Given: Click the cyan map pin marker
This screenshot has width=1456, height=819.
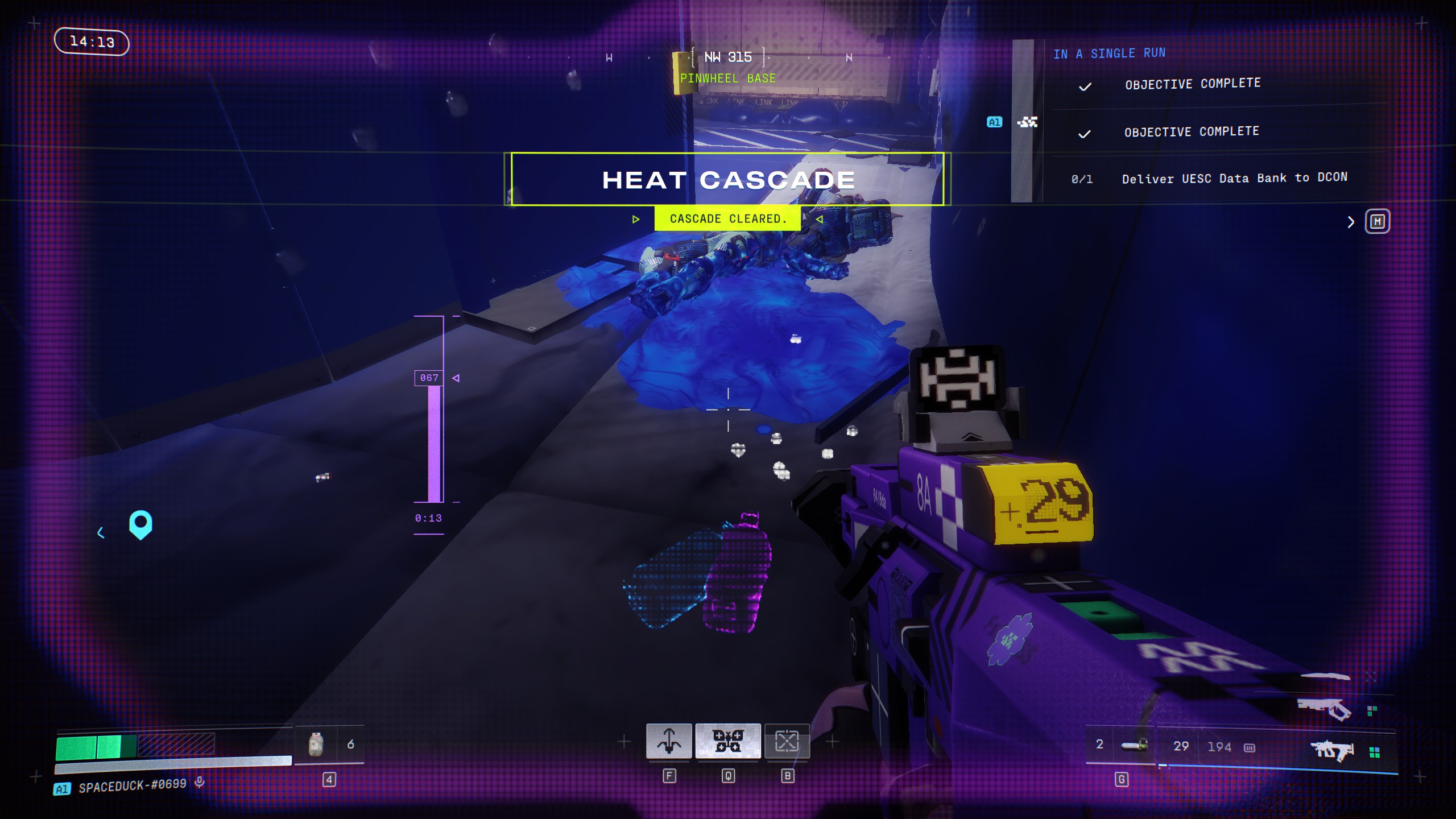Looking at the screenshot, I should point(140,524).
